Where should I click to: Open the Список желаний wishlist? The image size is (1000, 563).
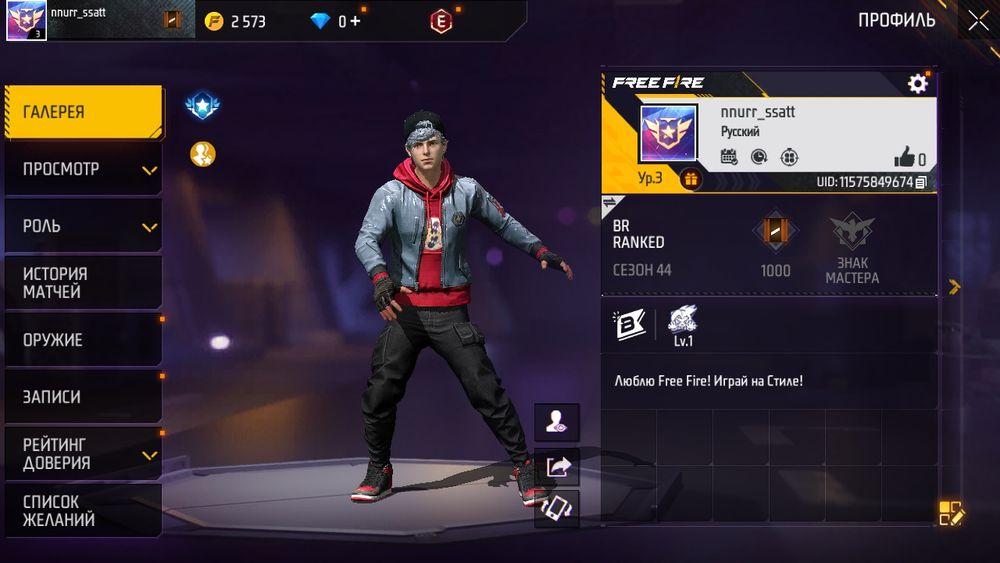pyautogui.click(x=83, y=511)
